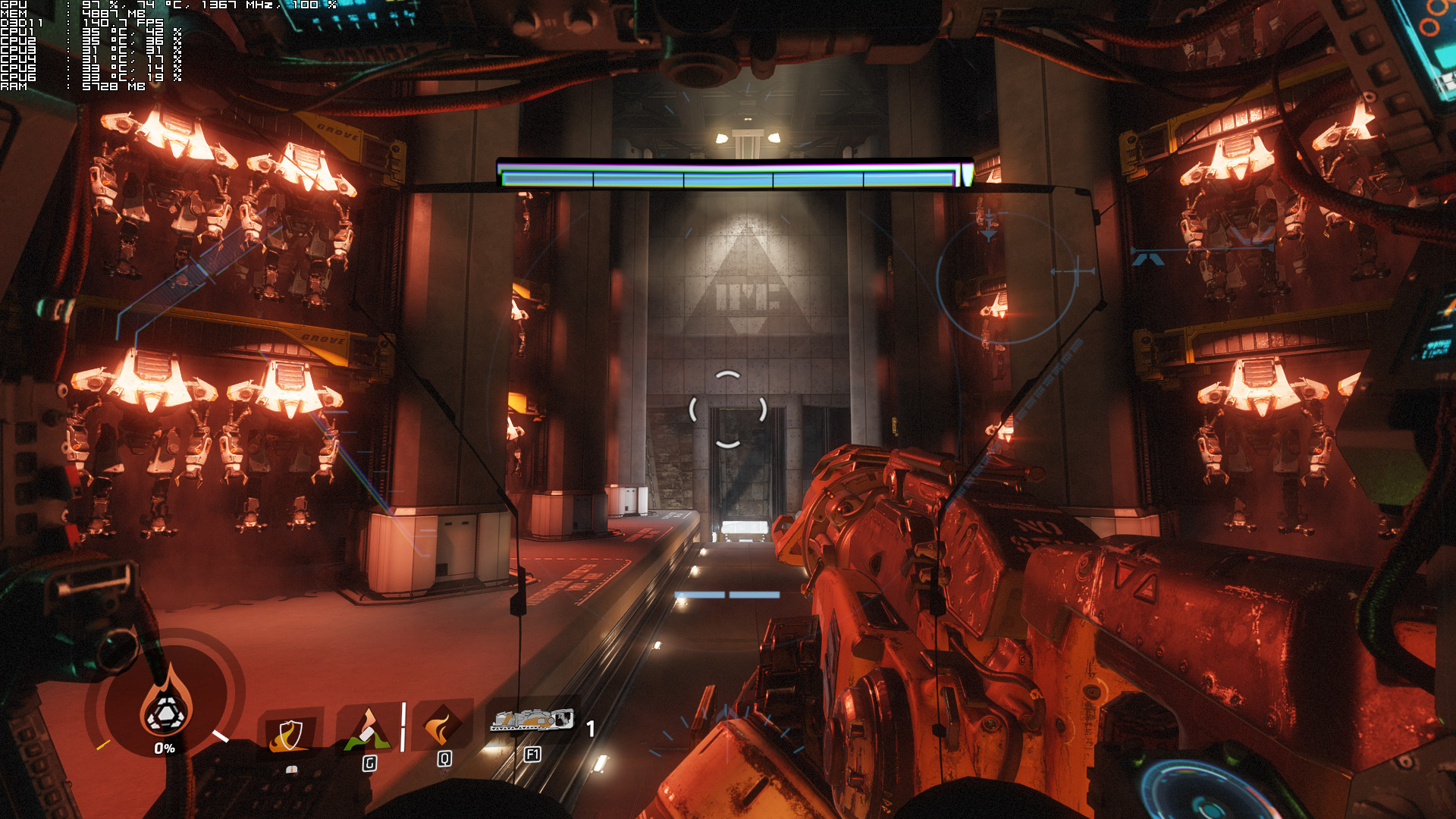Viewport: 1456px width, 819px height.
Task: Trigger the Incendiary Trap canister ability
Action: [x=369, y=730]
